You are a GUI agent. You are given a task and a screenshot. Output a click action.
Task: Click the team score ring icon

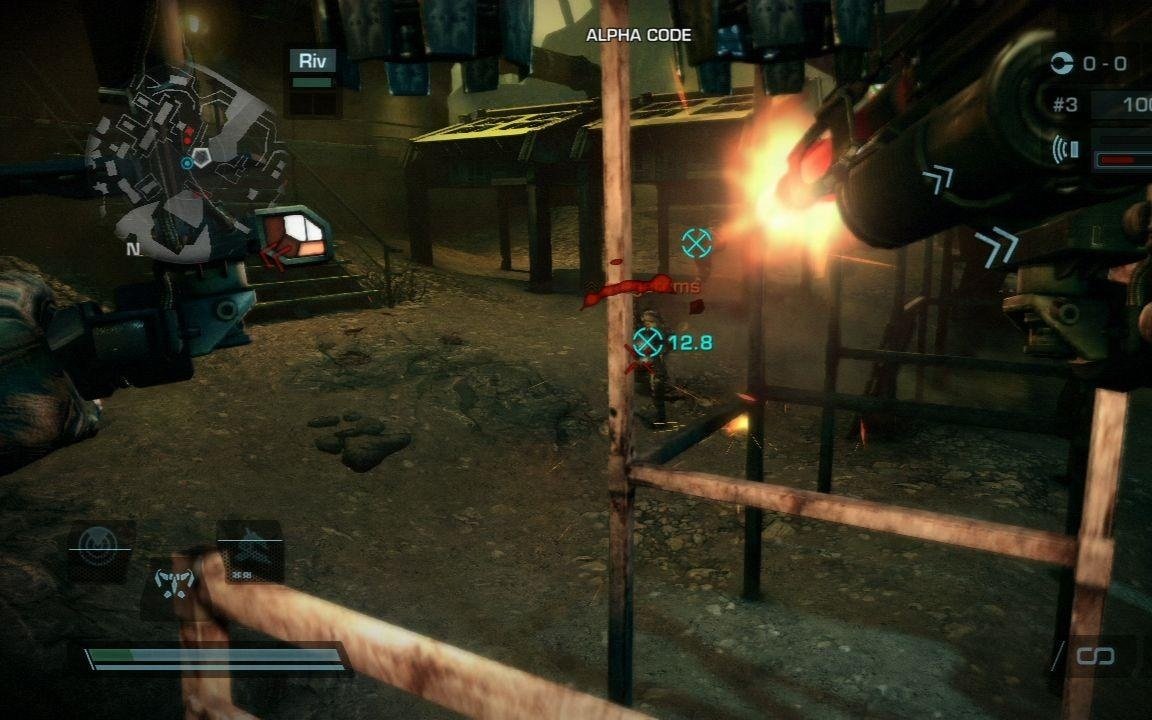tap(1061, 64)
